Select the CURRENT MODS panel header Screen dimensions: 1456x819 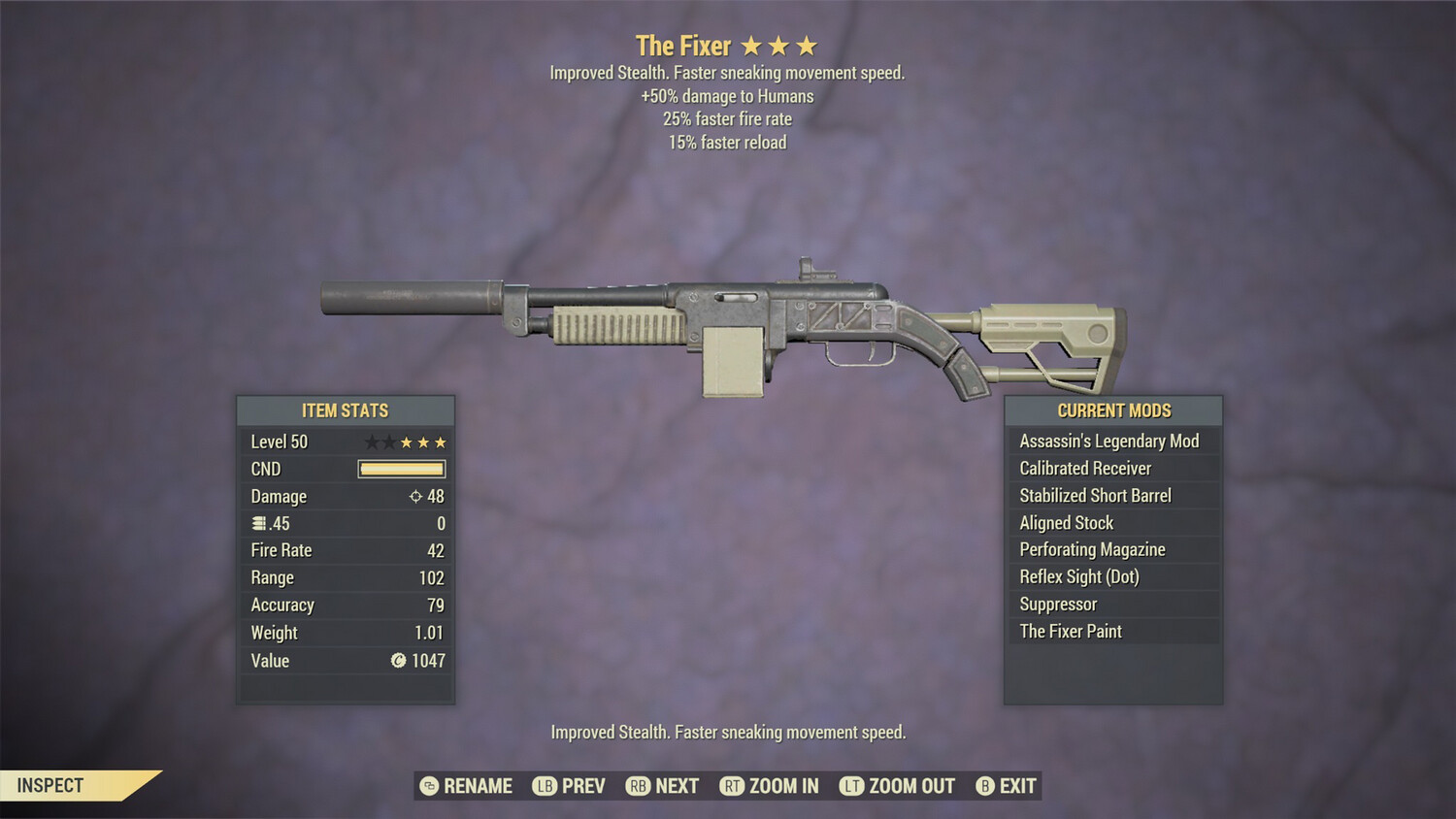[1113, 410]
